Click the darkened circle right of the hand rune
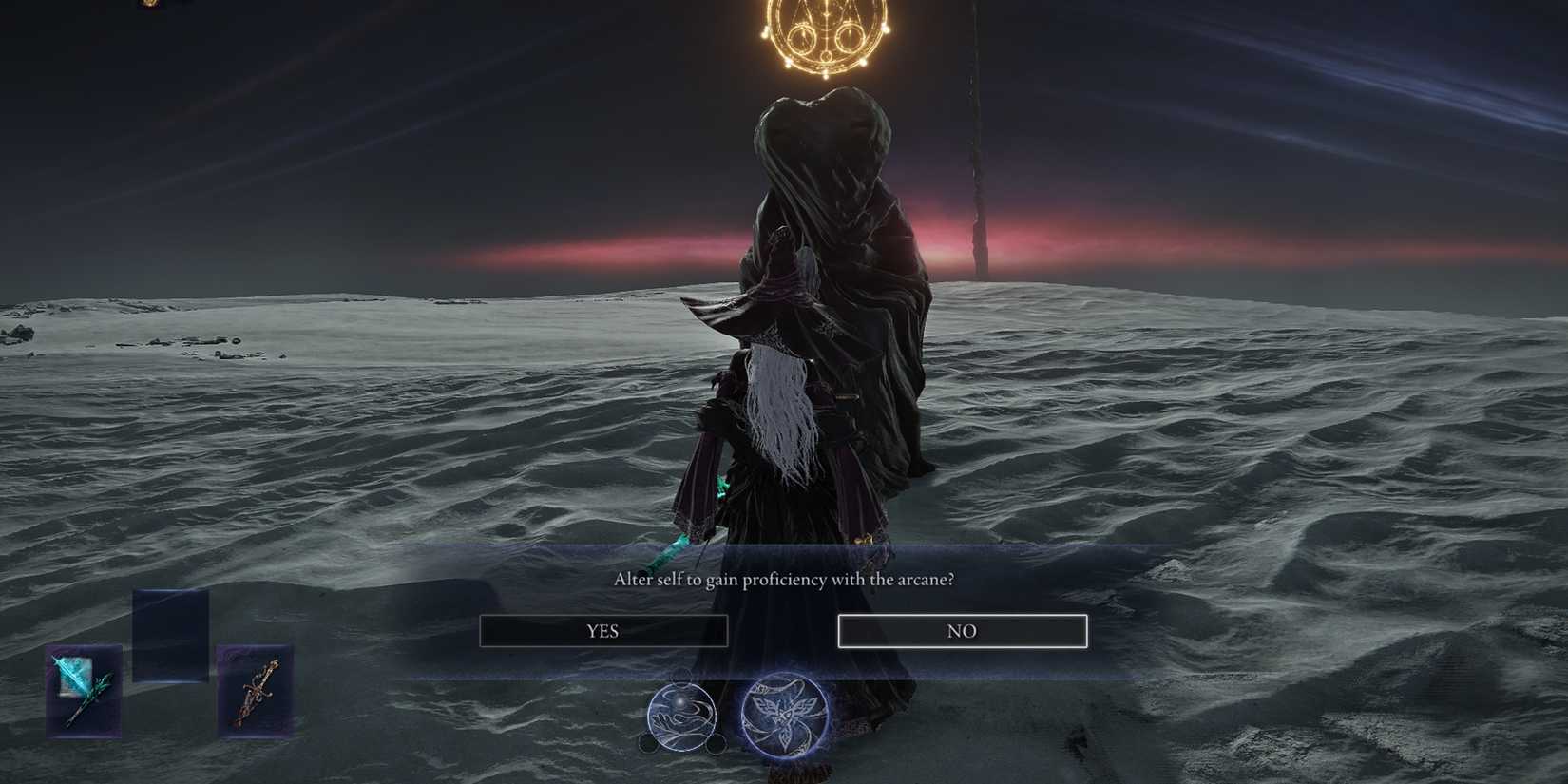The image size is (1568, 784). click(717, 743)
